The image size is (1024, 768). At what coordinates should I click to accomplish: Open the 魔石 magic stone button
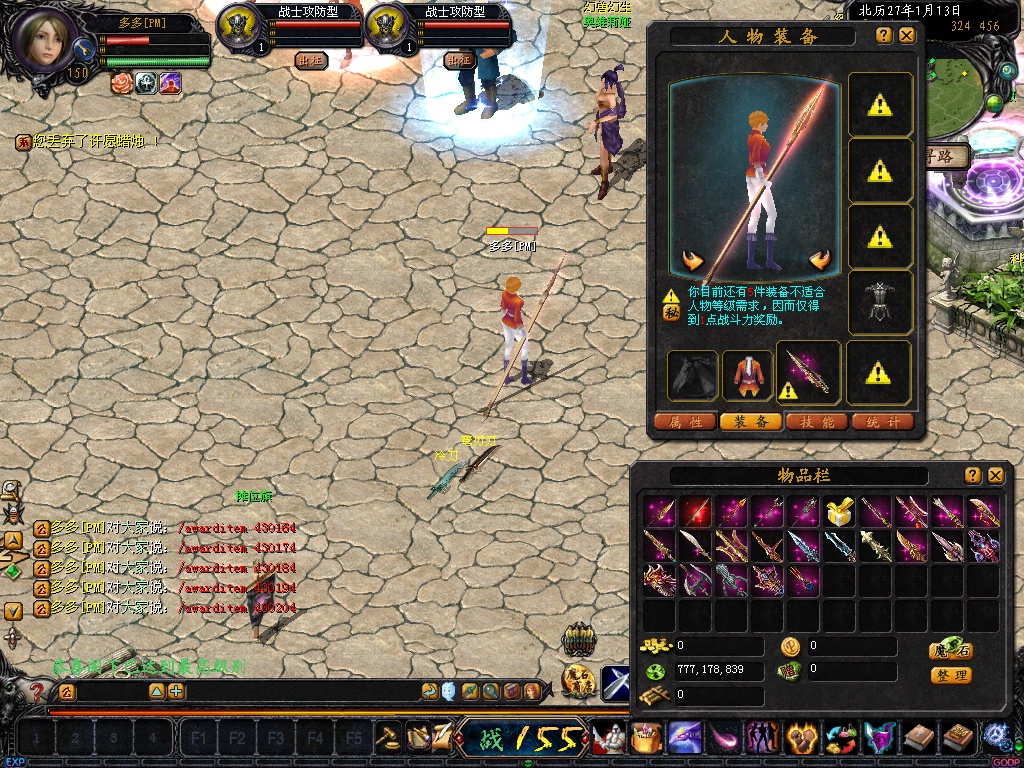(950, 650)
